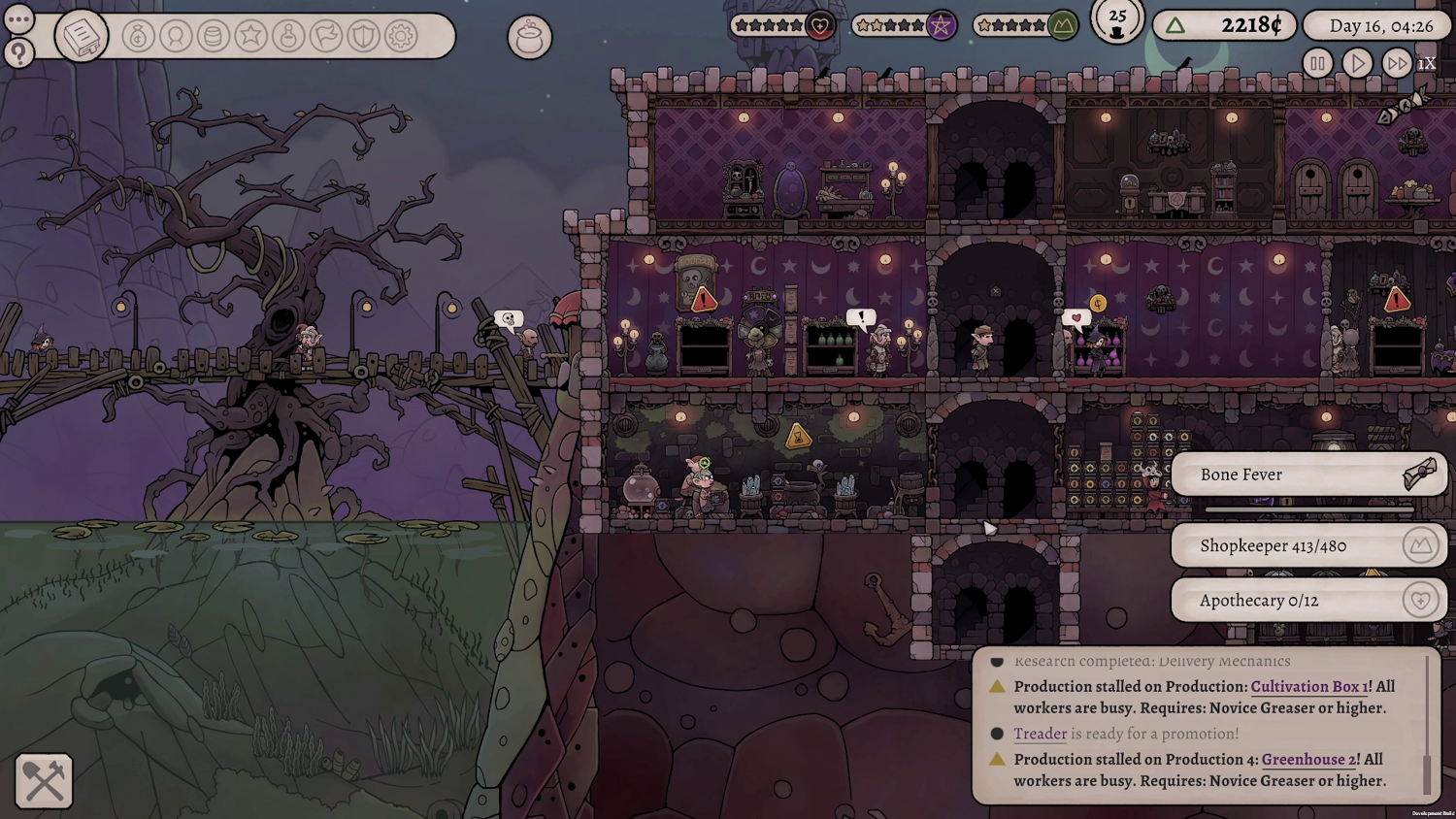Open the three-dots options menu

(x=19, y=19)
